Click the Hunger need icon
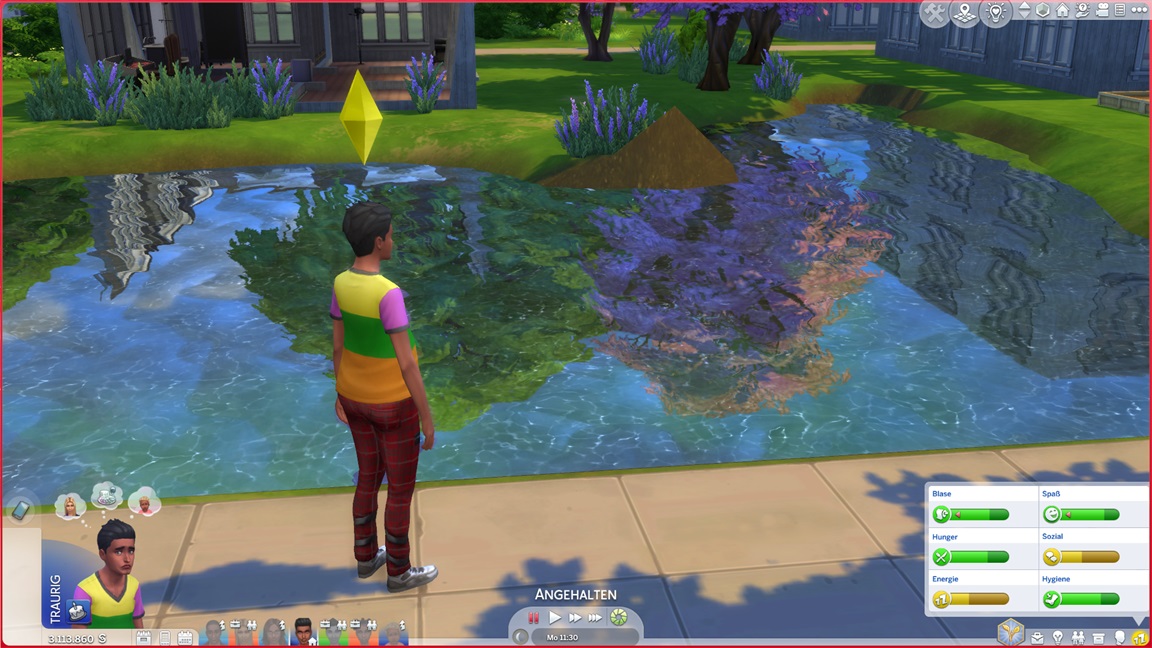The width and height of the screenshot is (1152, 648). (940, 557)
